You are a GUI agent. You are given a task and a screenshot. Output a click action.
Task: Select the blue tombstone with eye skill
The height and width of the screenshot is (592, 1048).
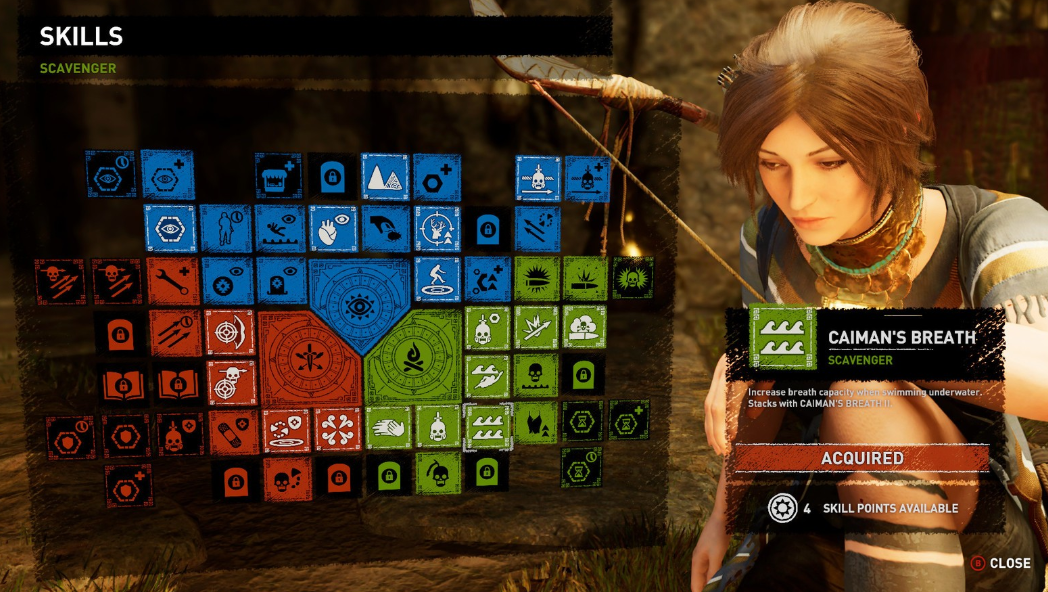281,281
